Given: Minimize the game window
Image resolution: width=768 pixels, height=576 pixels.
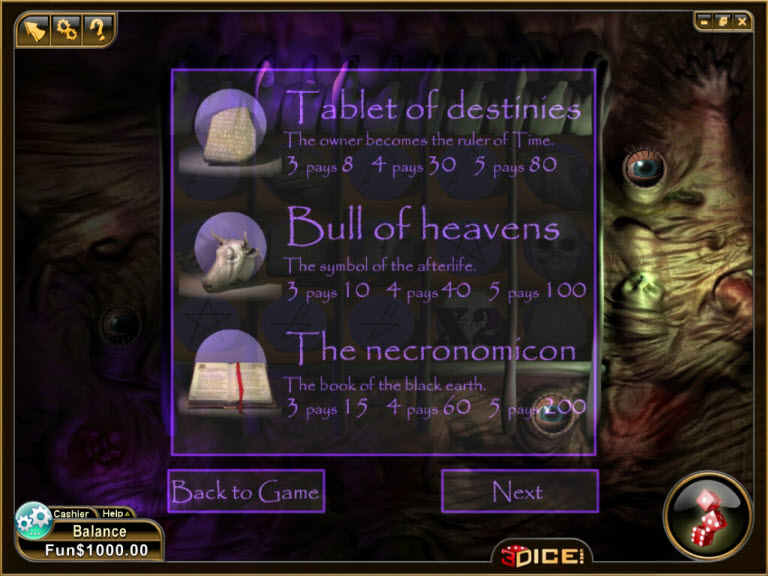Looking at the screenshot, I should coord(705,20).
